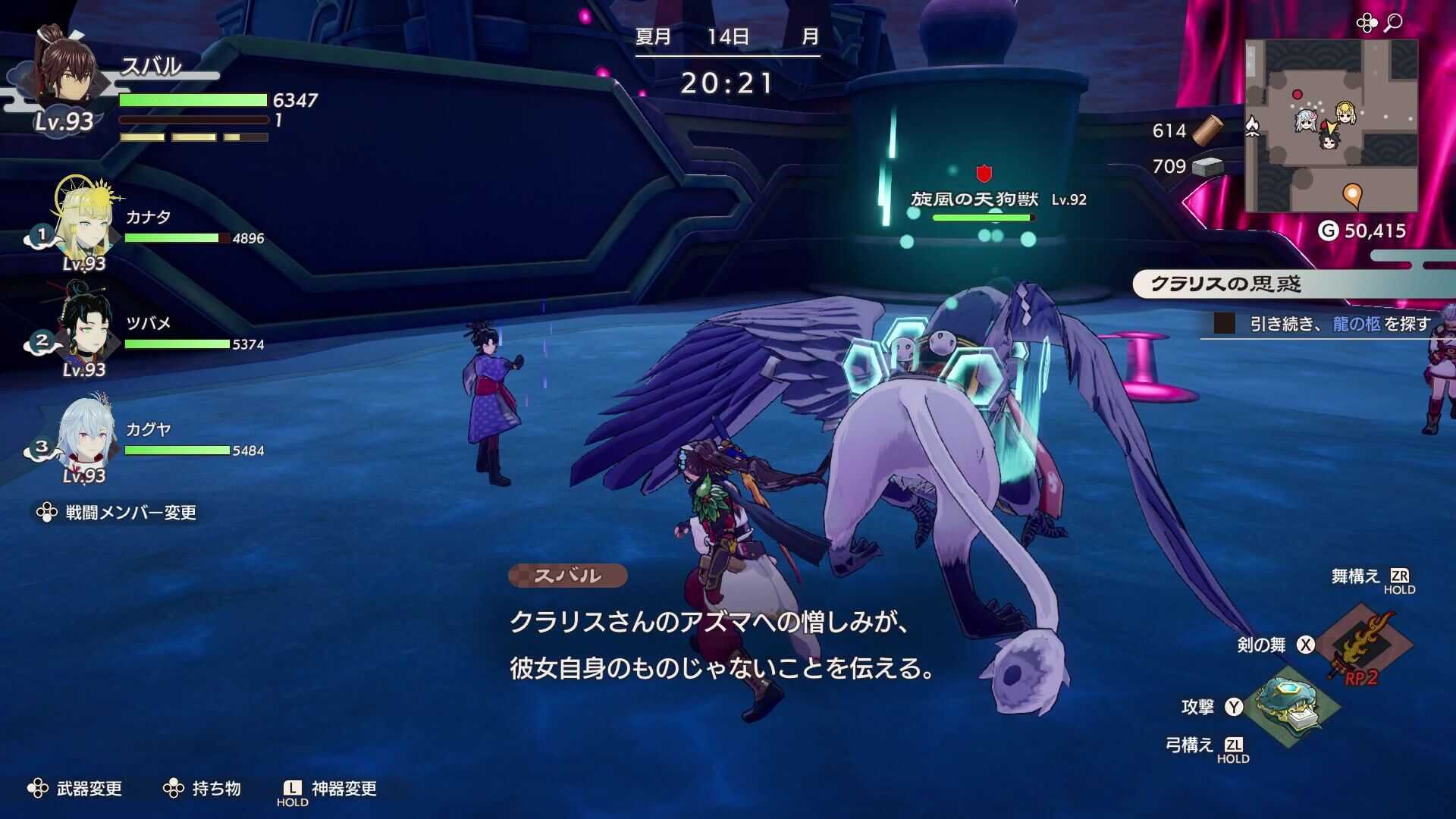Check the quest objective box before 引き続き
Viewport: 1456px width, 819px height.
point(1222,323)
